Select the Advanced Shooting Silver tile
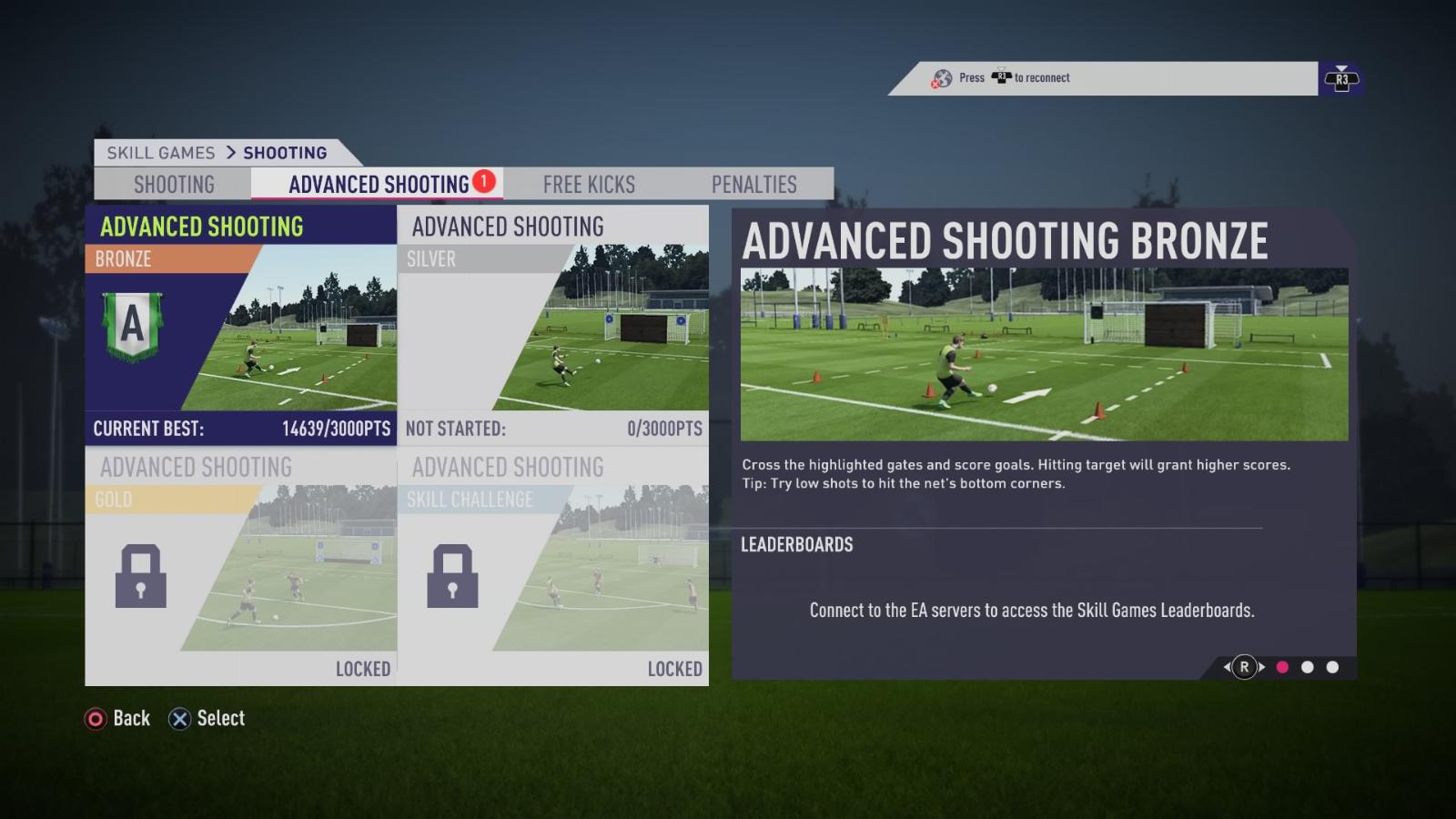Screen dimensions: 1456x819 pyautogui.click(x=553, y=325)
